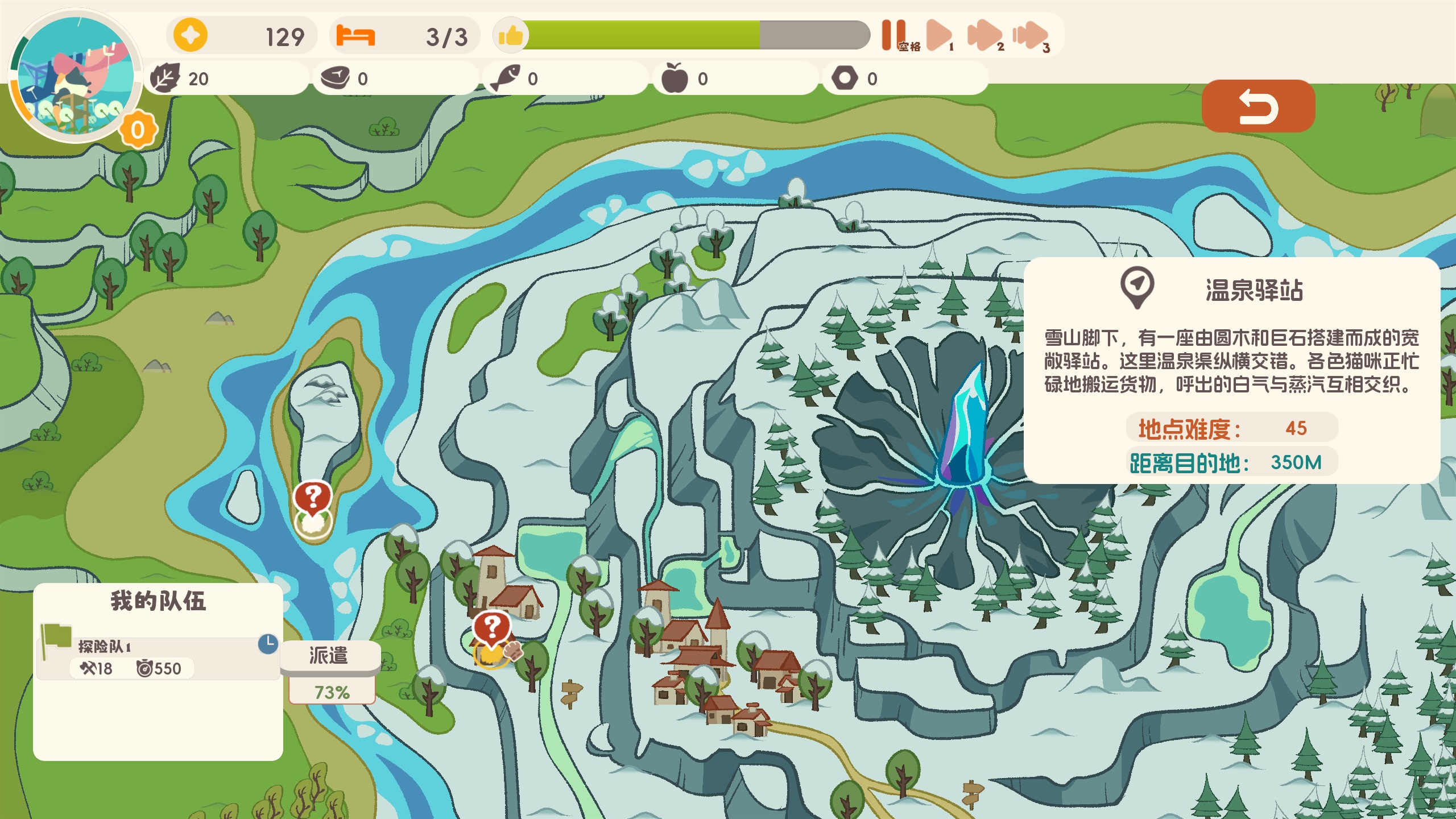
Task: Click the orange bed capacity icon
Action: pos(355,36)
